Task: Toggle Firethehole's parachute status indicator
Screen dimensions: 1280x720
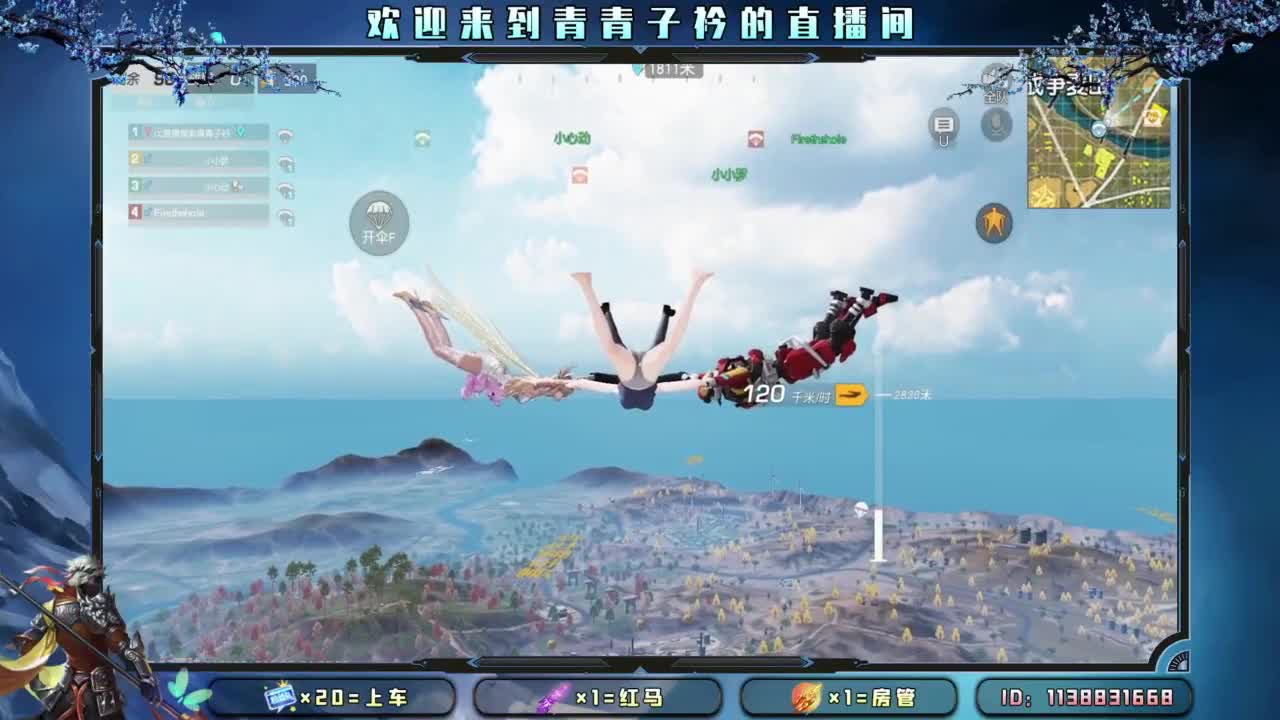Action: tap(285, 215)
